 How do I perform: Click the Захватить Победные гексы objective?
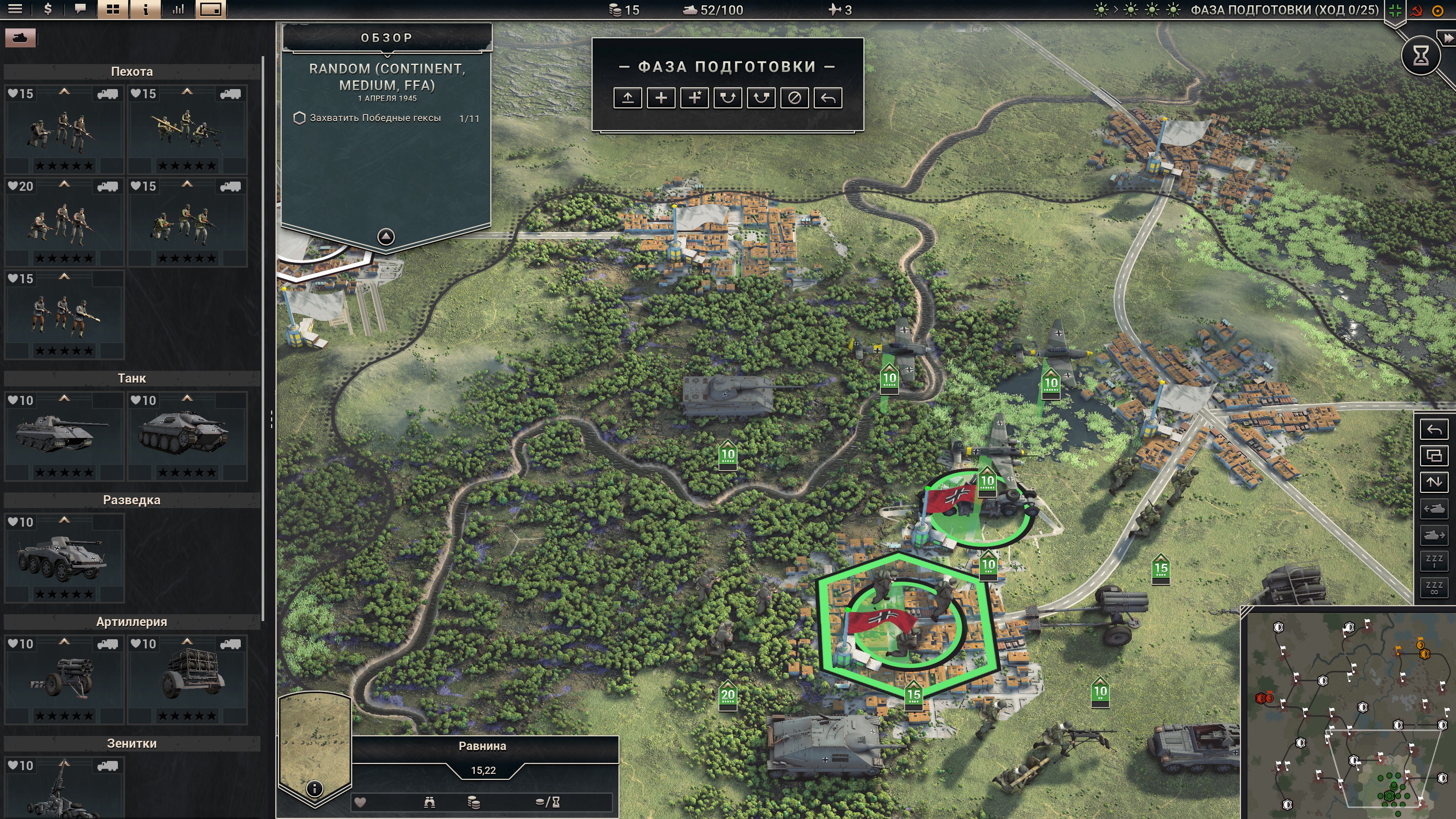(x=375, y=118)
